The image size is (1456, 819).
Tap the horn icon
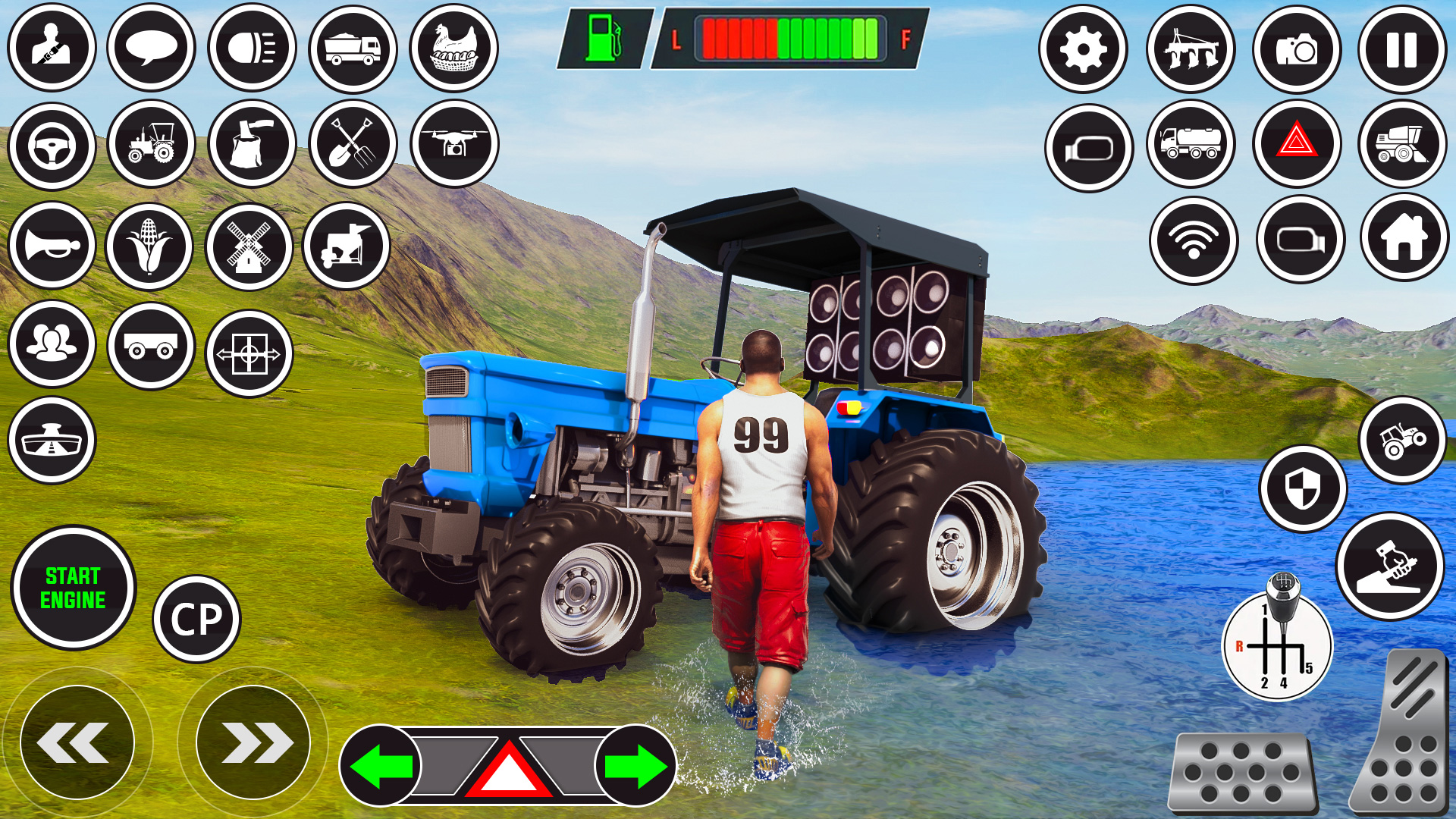point(51,244)
